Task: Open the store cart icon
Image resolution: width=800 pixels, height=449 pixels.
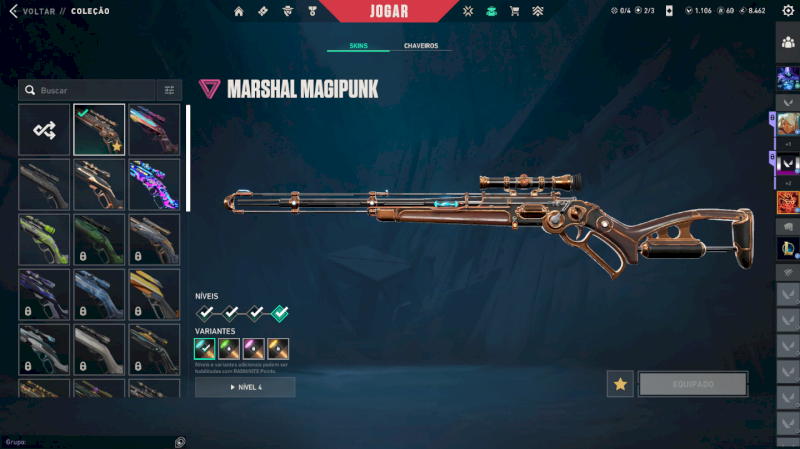Action: 514,11
